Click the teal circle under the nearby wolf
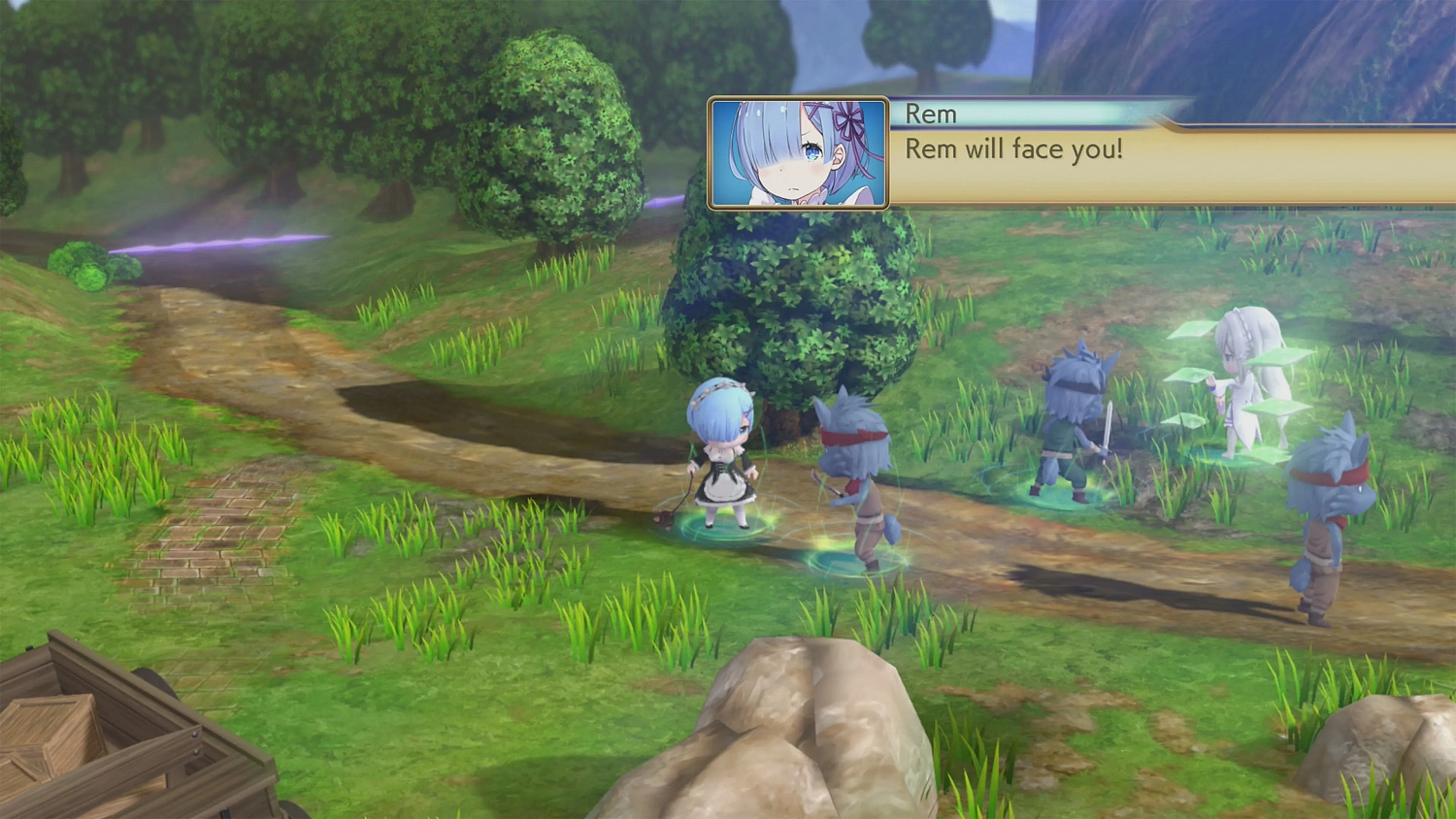This screenshot has width=1456, height=819. [x=854, y=563]
